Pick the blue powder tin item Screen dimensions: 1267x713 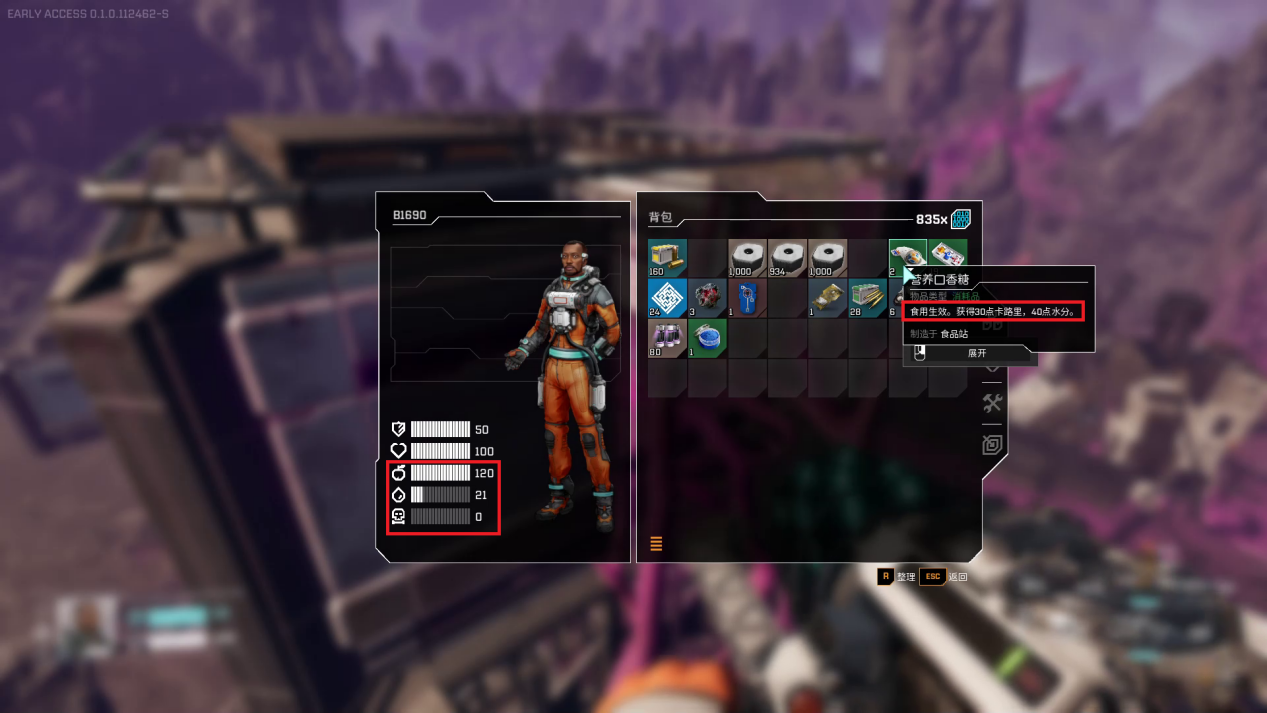(707, 338)
